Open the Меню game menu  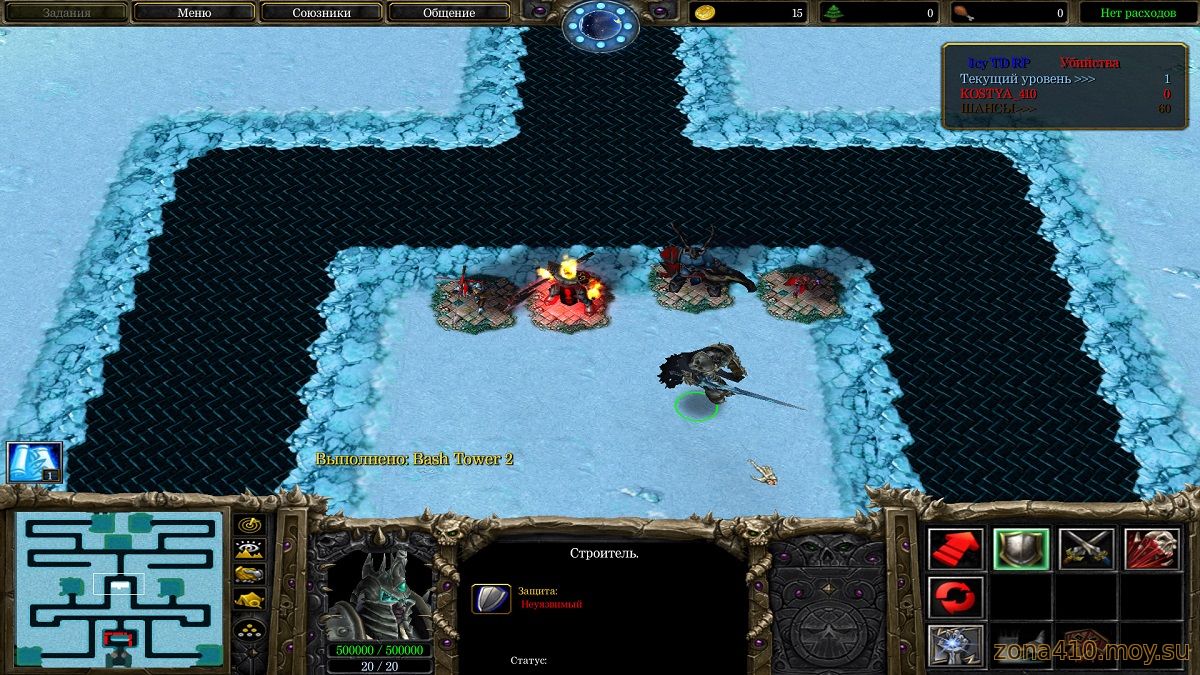(193, 13)
